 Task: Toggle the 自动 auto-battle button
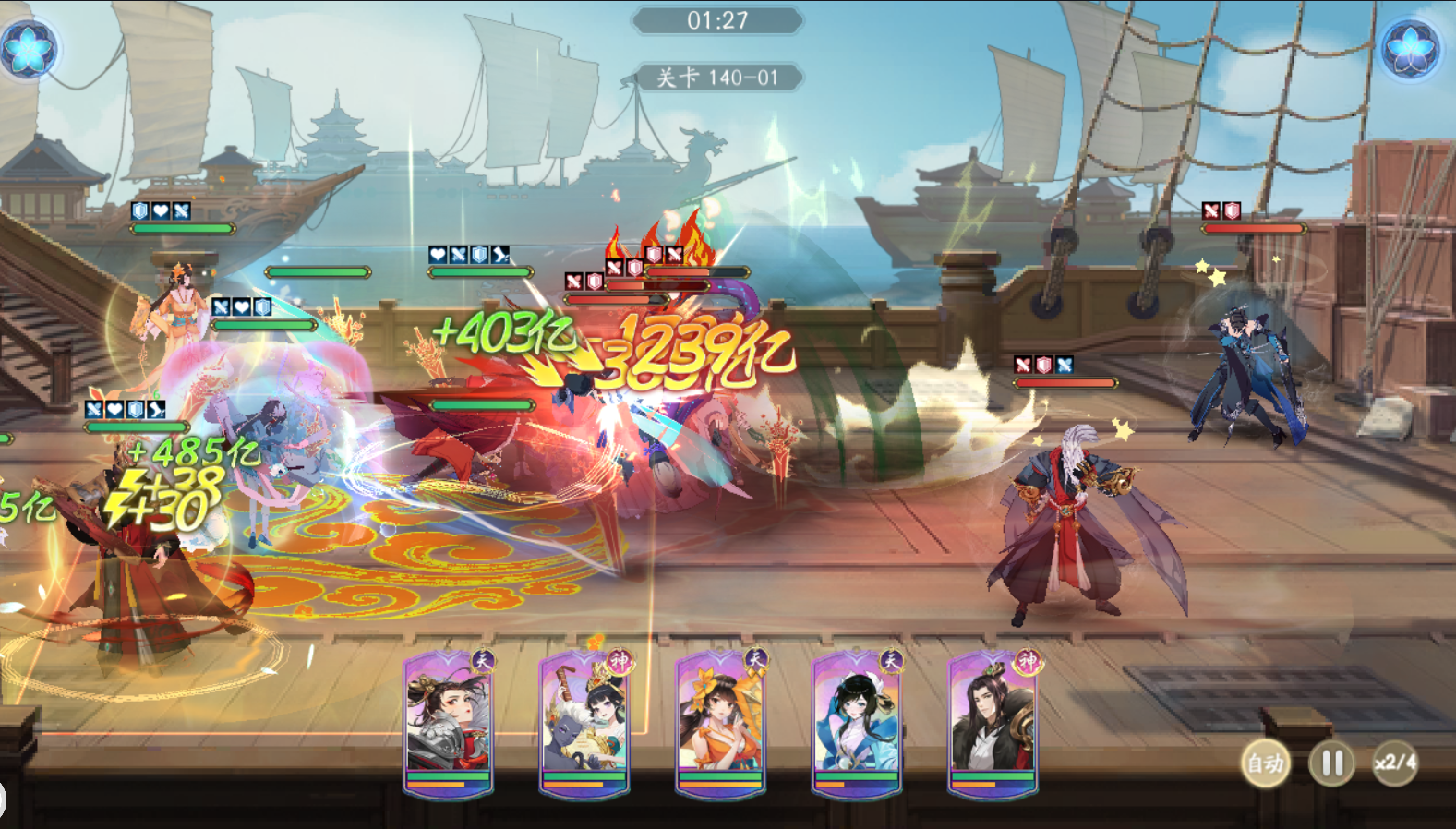[1265, 763]
